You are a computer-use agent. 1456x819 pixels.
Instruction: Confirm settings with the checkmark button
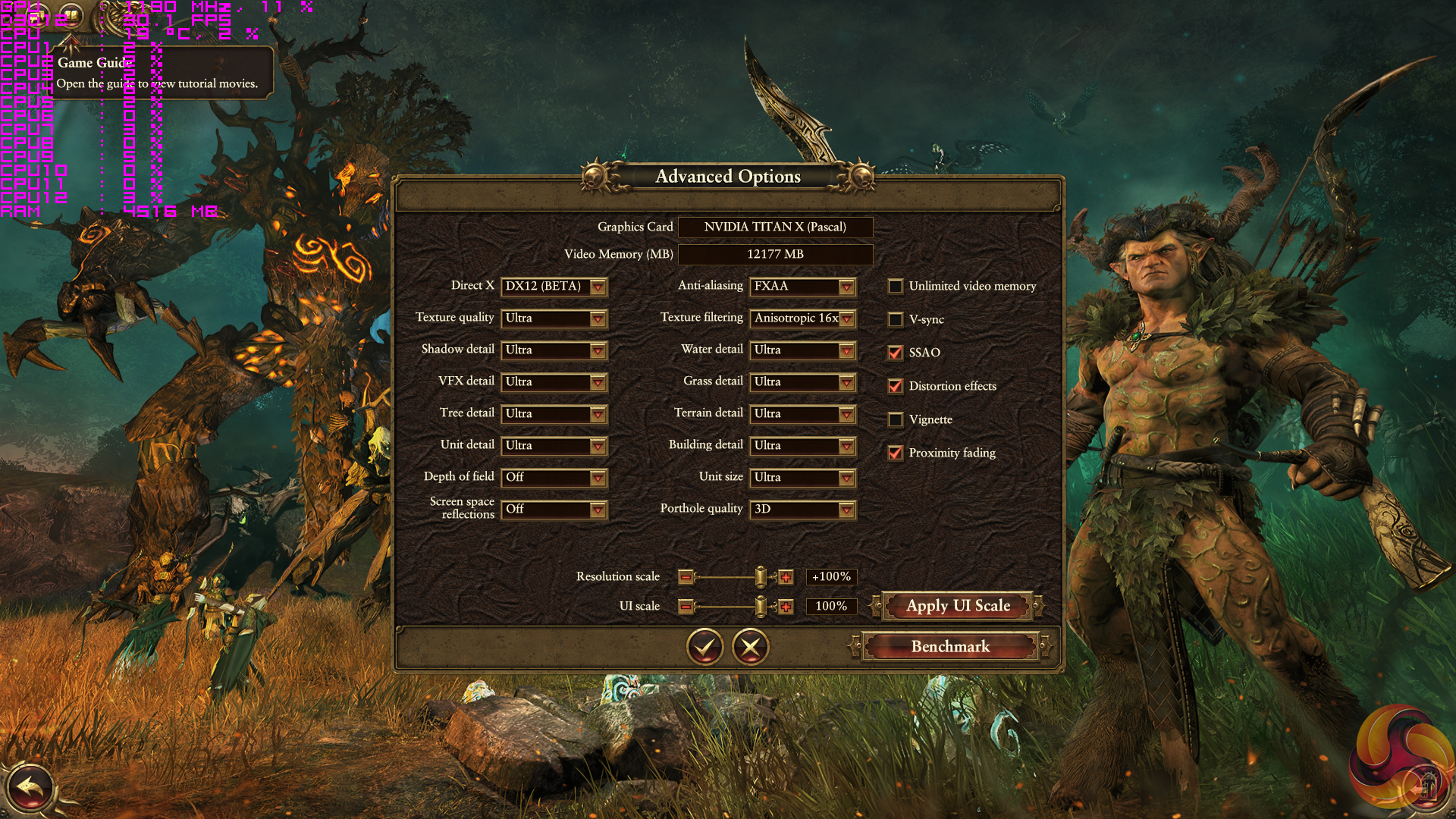click(x=704, y=647)
